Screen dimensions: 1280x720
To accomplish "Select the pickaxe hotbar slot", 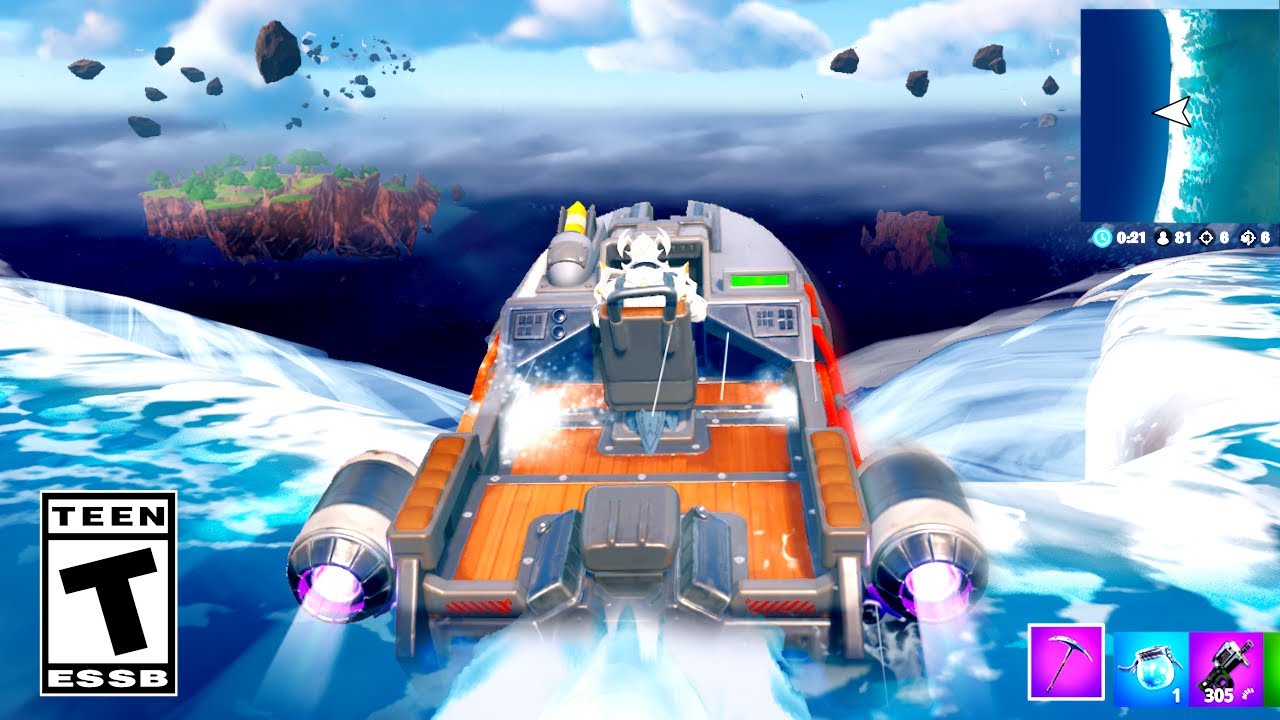I will [x=1066, y=662].
